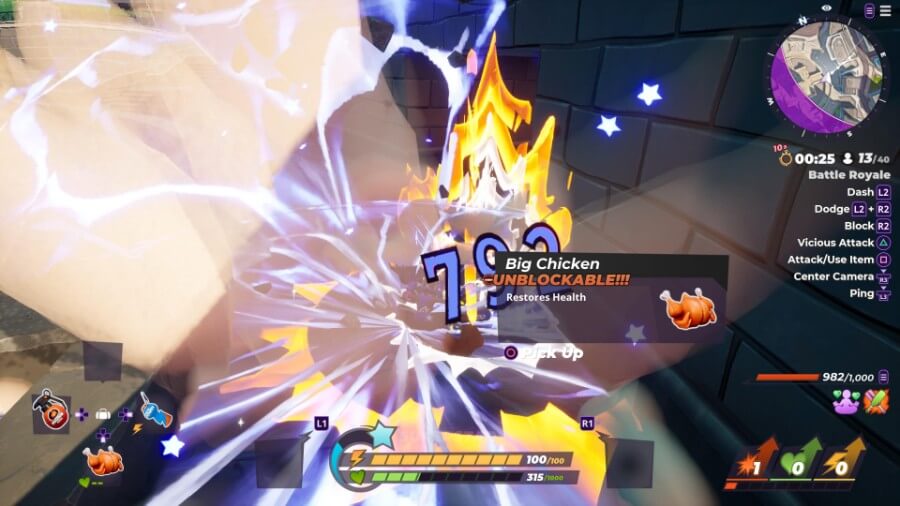Viewport: 900px width, 506px height.
Task: Select the purple crown perk icon
Action: click(x=847, y=401)
